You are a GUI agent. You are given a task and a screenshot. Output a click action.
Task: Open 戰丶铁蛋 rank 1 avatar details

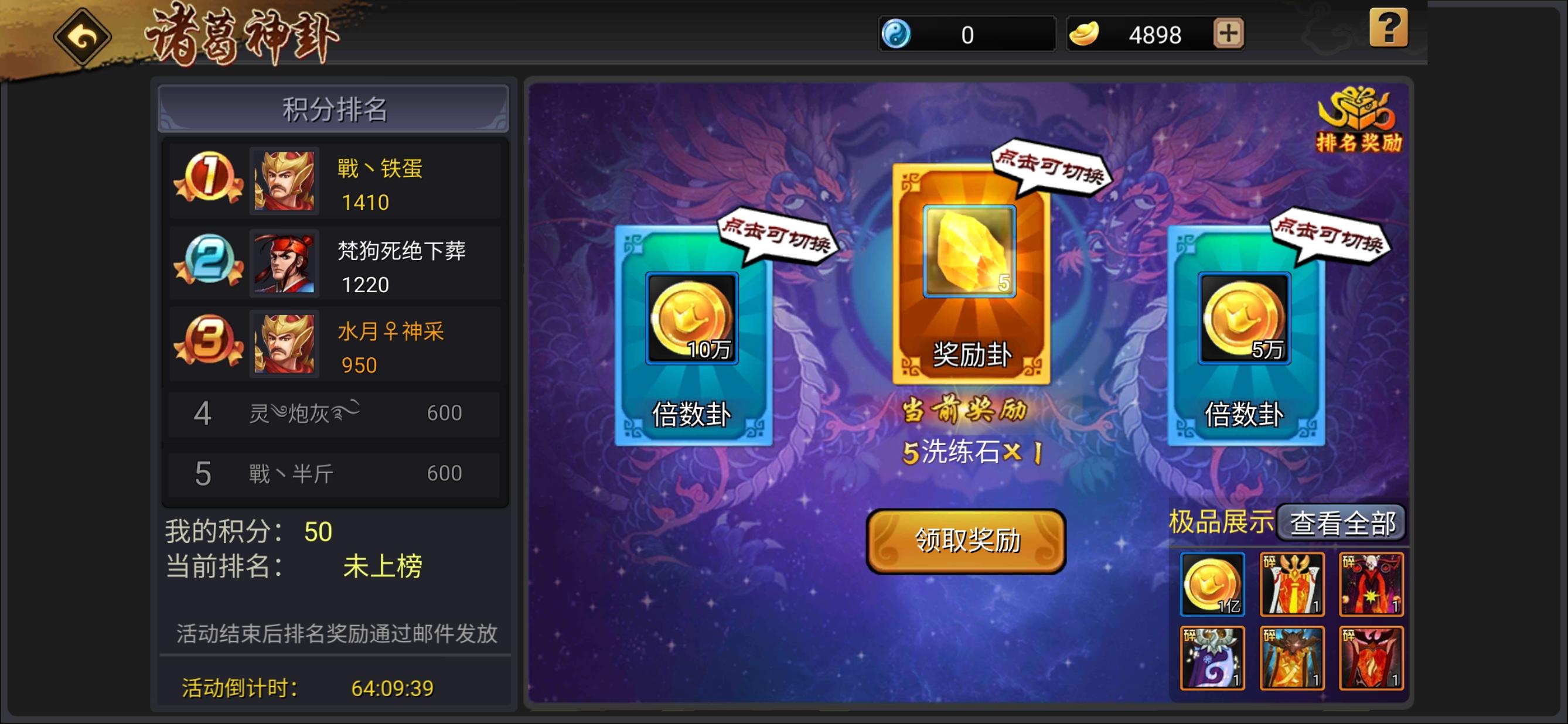pos(285,183)
